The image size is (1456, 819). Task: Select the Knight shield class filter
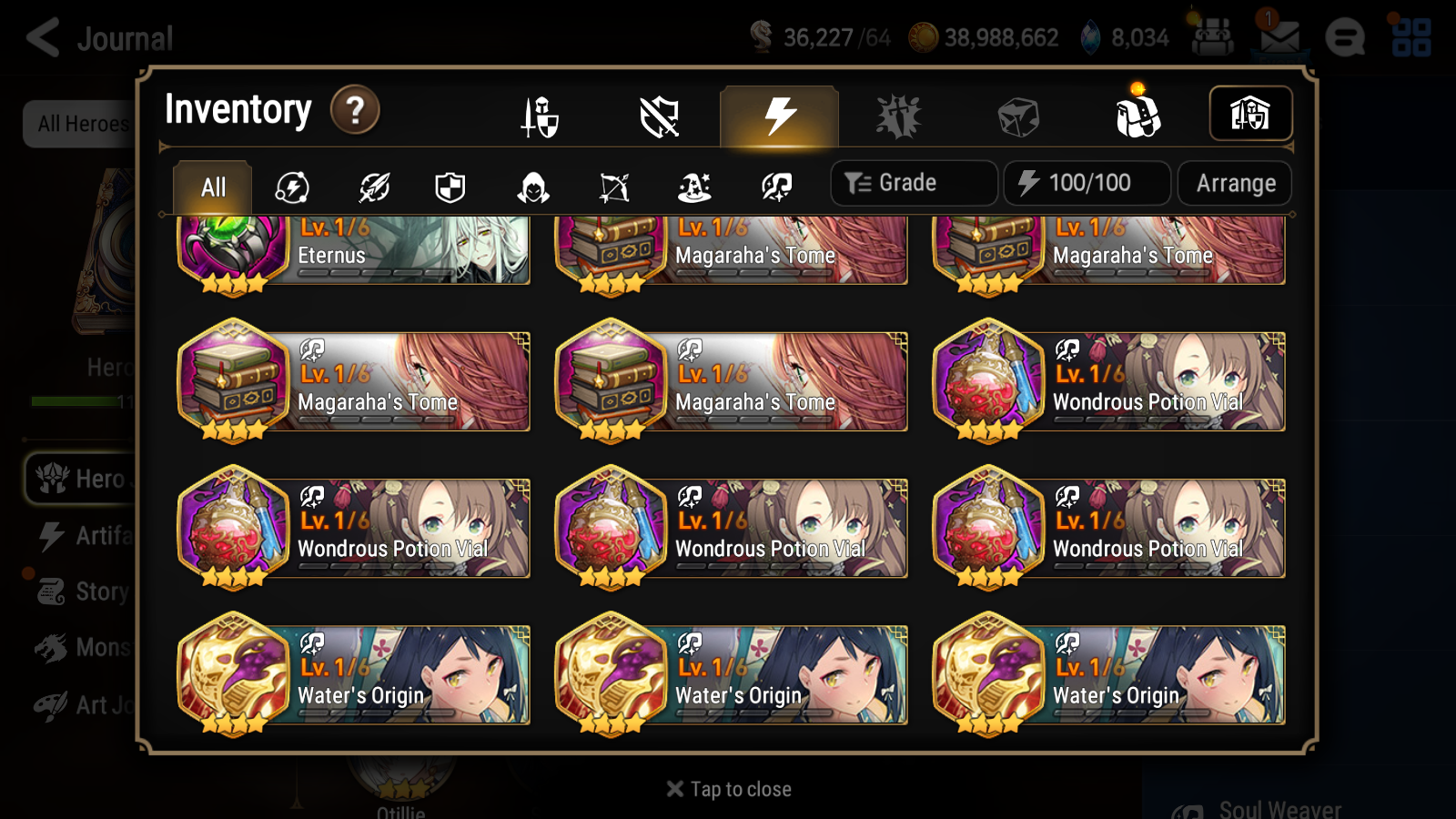pos(450,187)
